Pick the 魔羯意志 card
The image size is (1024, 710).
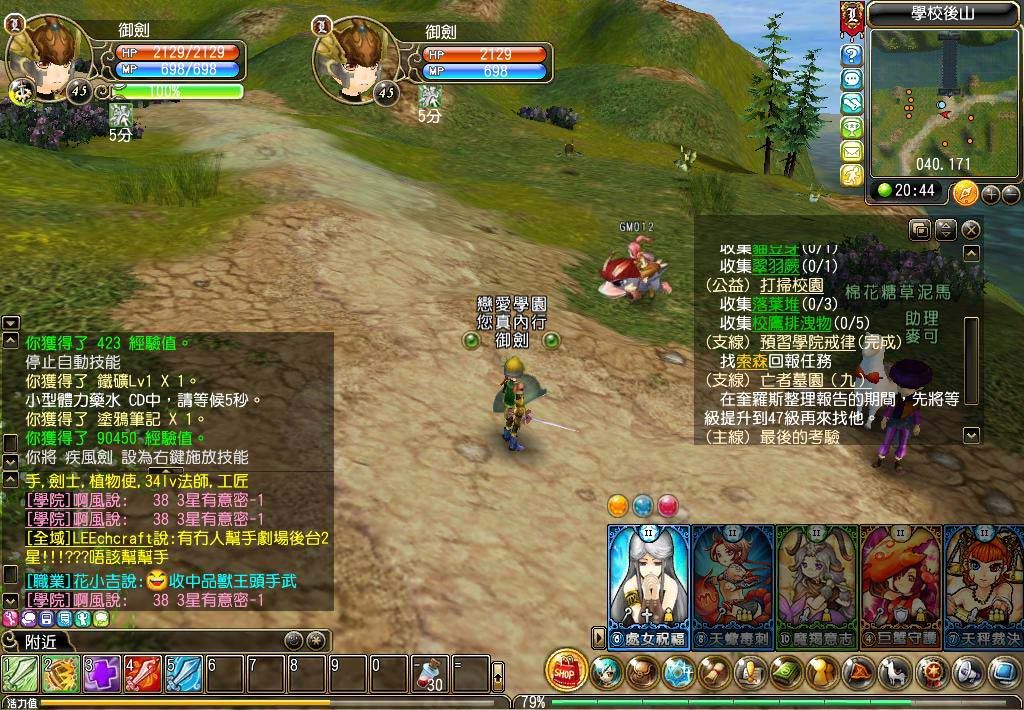(816, 585)
